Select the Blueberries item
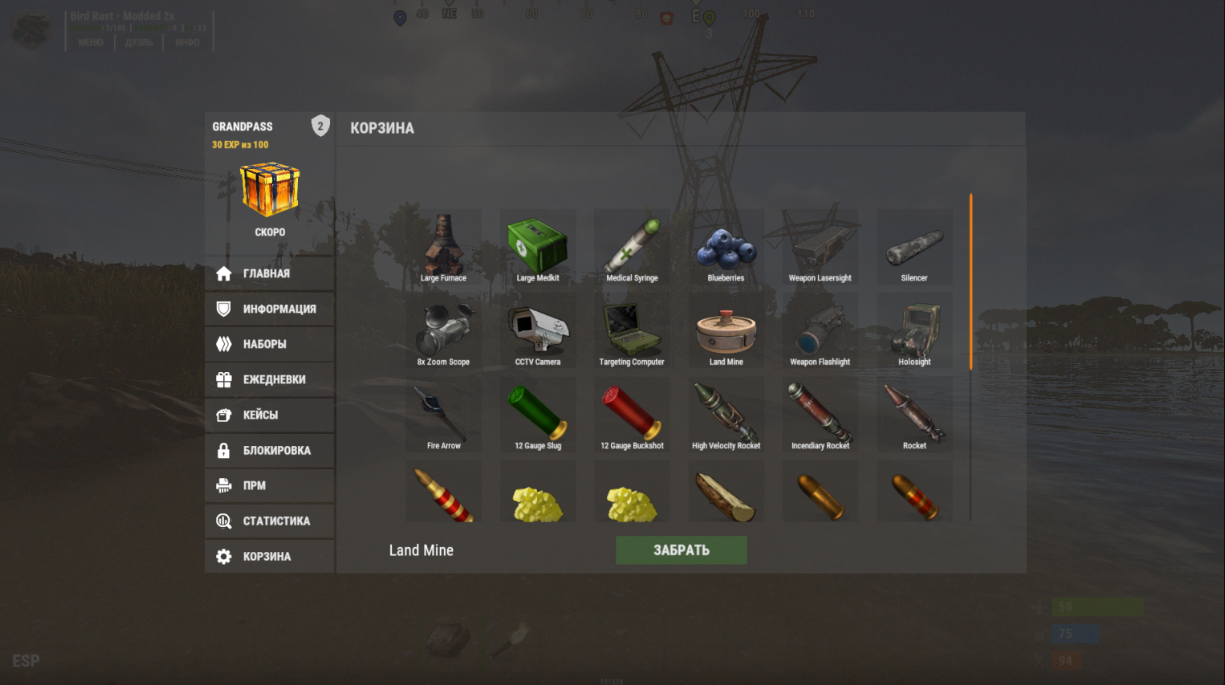The height and width of the screenshot is (685, 1225). pyautogui.click(x=726, y=246)
